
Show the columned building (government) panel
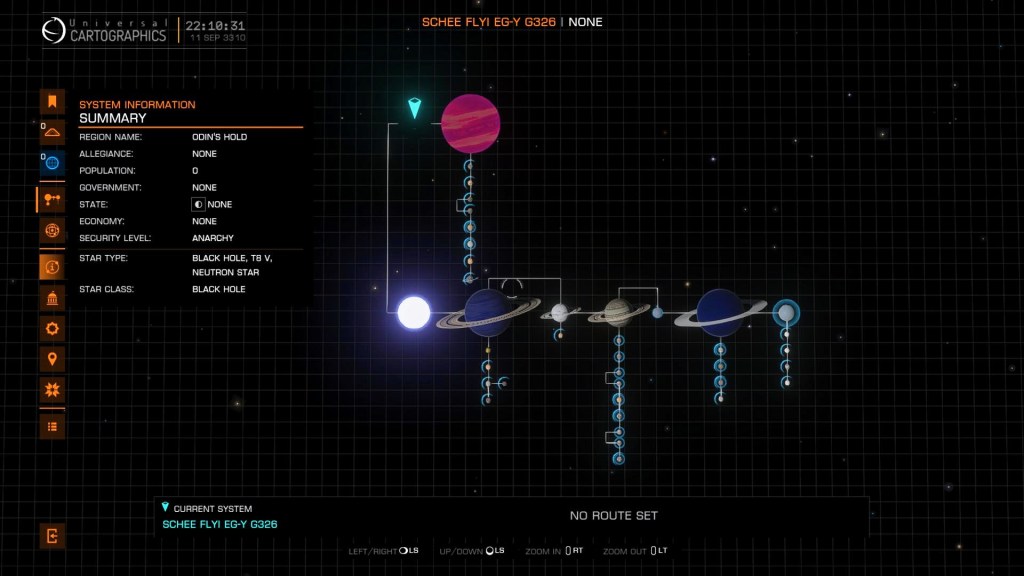point(52,298)
